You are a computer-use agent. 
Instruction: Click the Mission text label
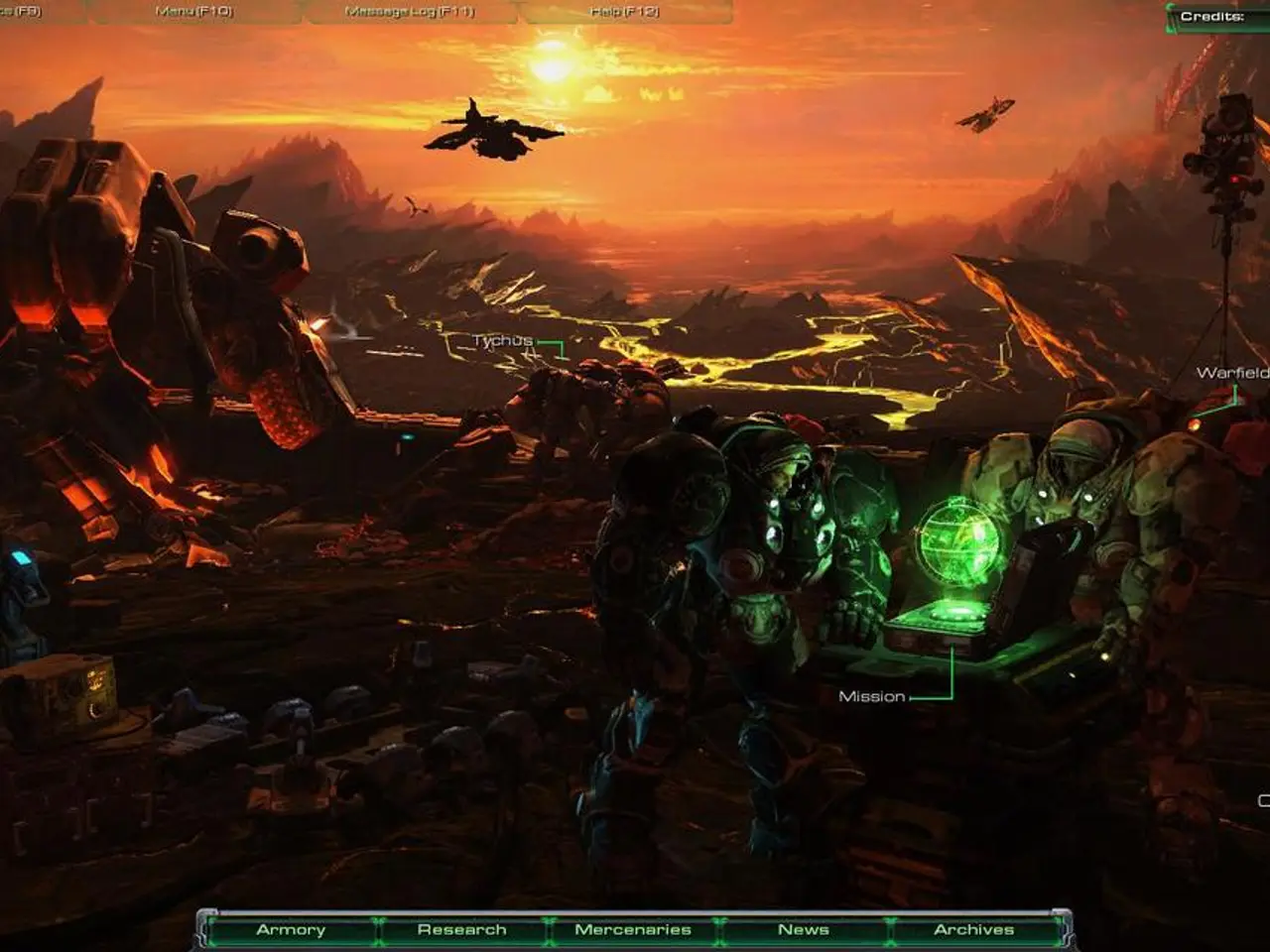point(874,696)
